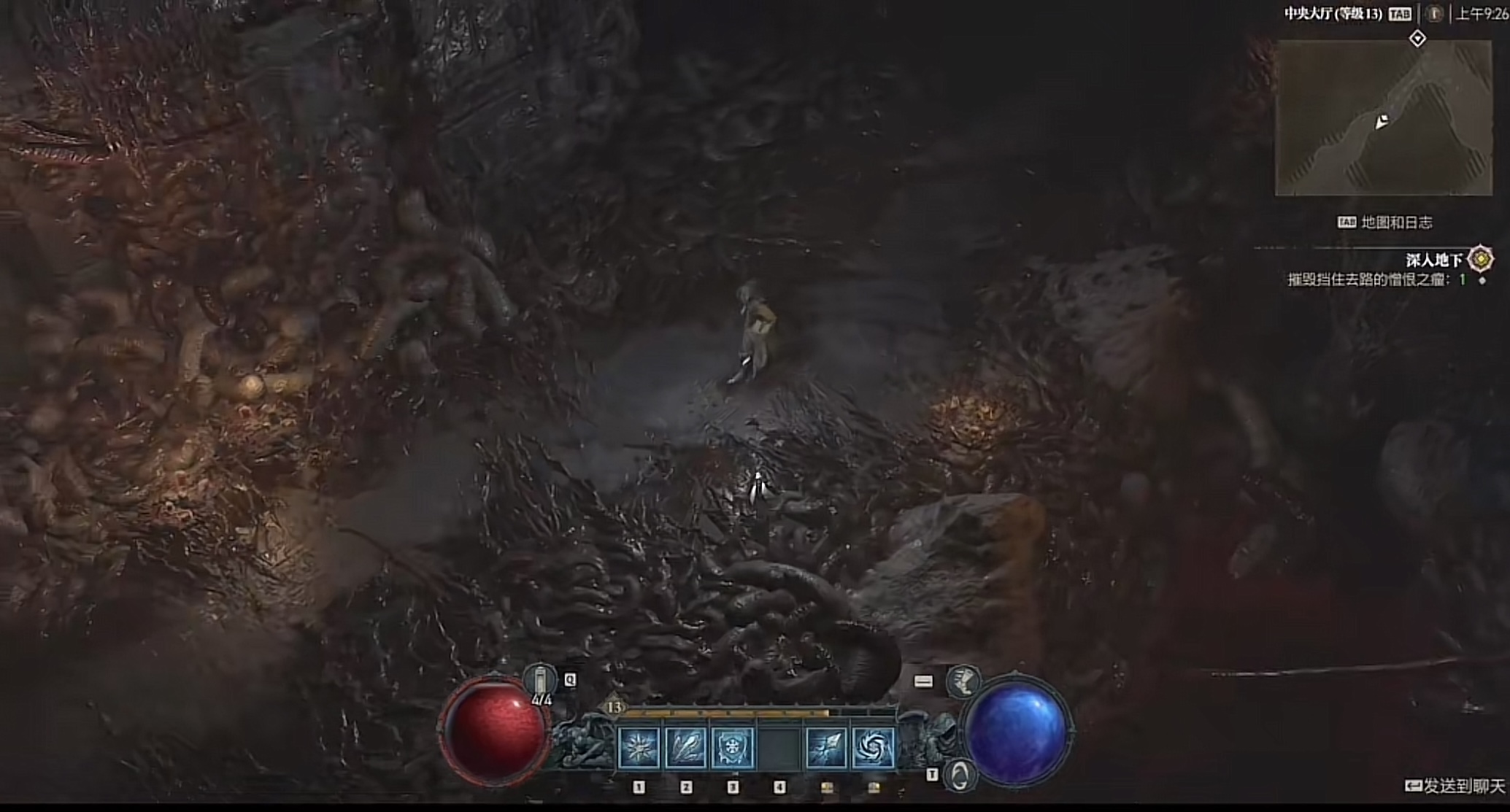Open the town portal swirl icon

pos(960,775)
